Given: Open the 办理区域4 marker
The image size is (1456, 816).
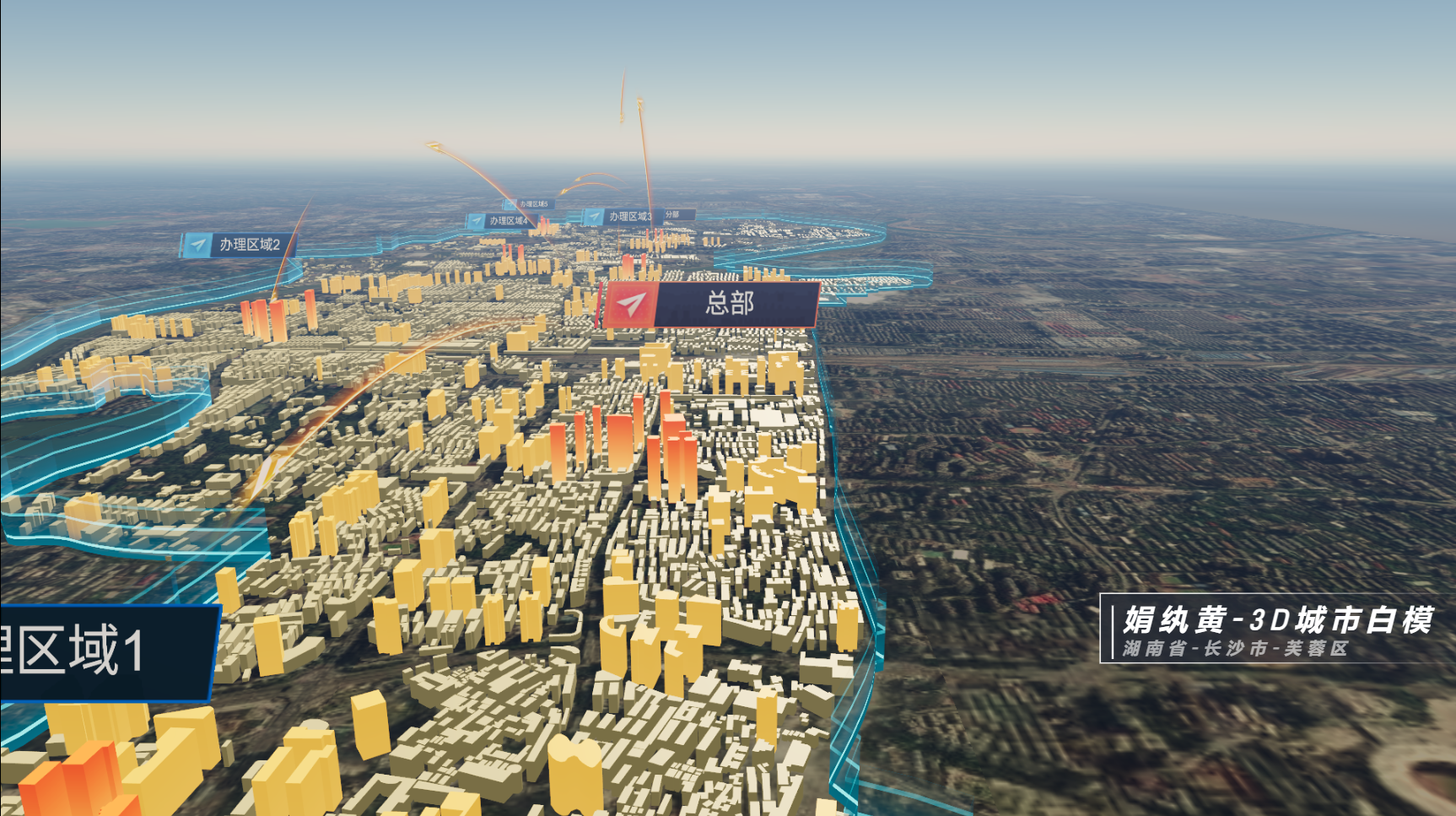Looking at the screenshot, I should coord(499,221).
